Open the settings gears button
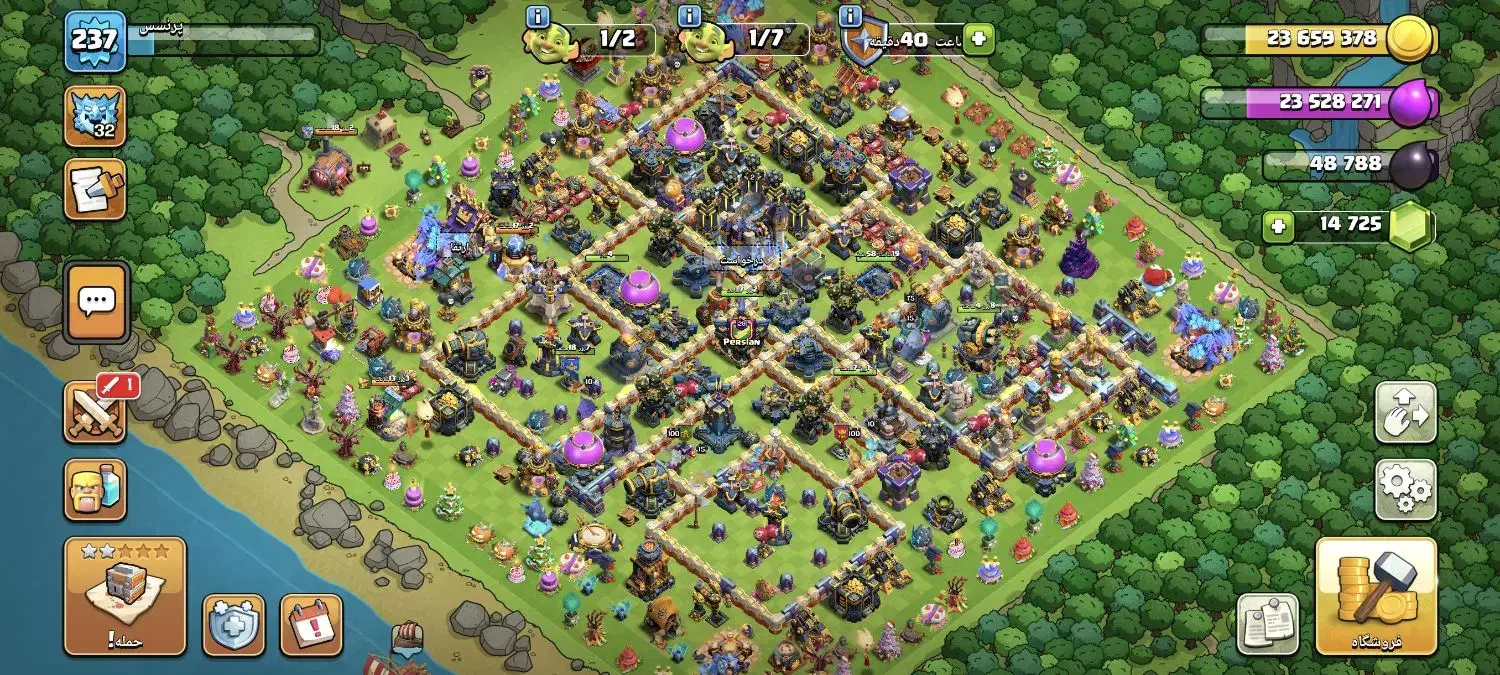Image resolution: width=1500 pixels, height=675 pixels. (1406, 490)
